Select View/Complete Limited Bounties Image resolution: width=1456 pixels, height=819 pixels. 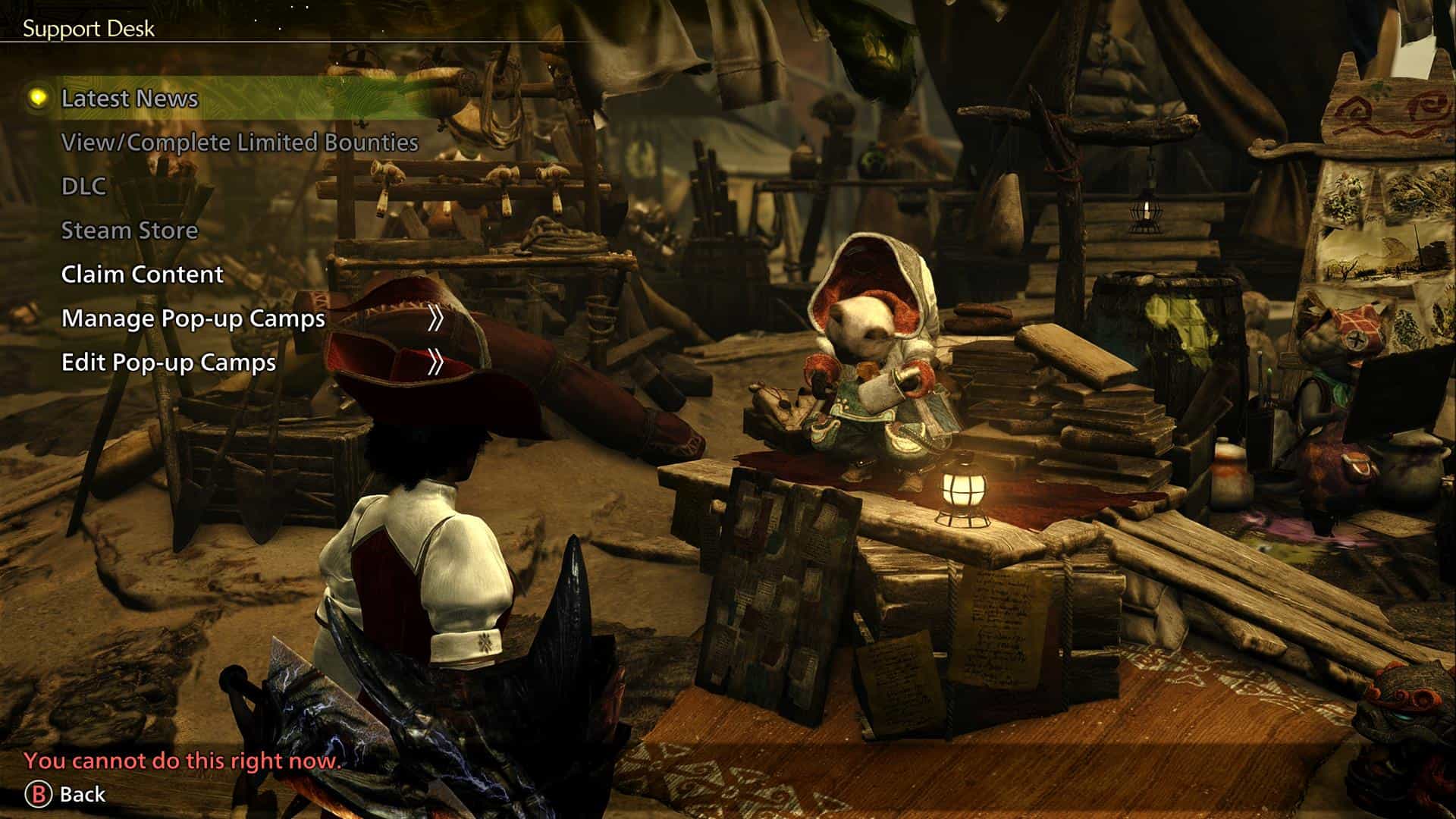240,143
